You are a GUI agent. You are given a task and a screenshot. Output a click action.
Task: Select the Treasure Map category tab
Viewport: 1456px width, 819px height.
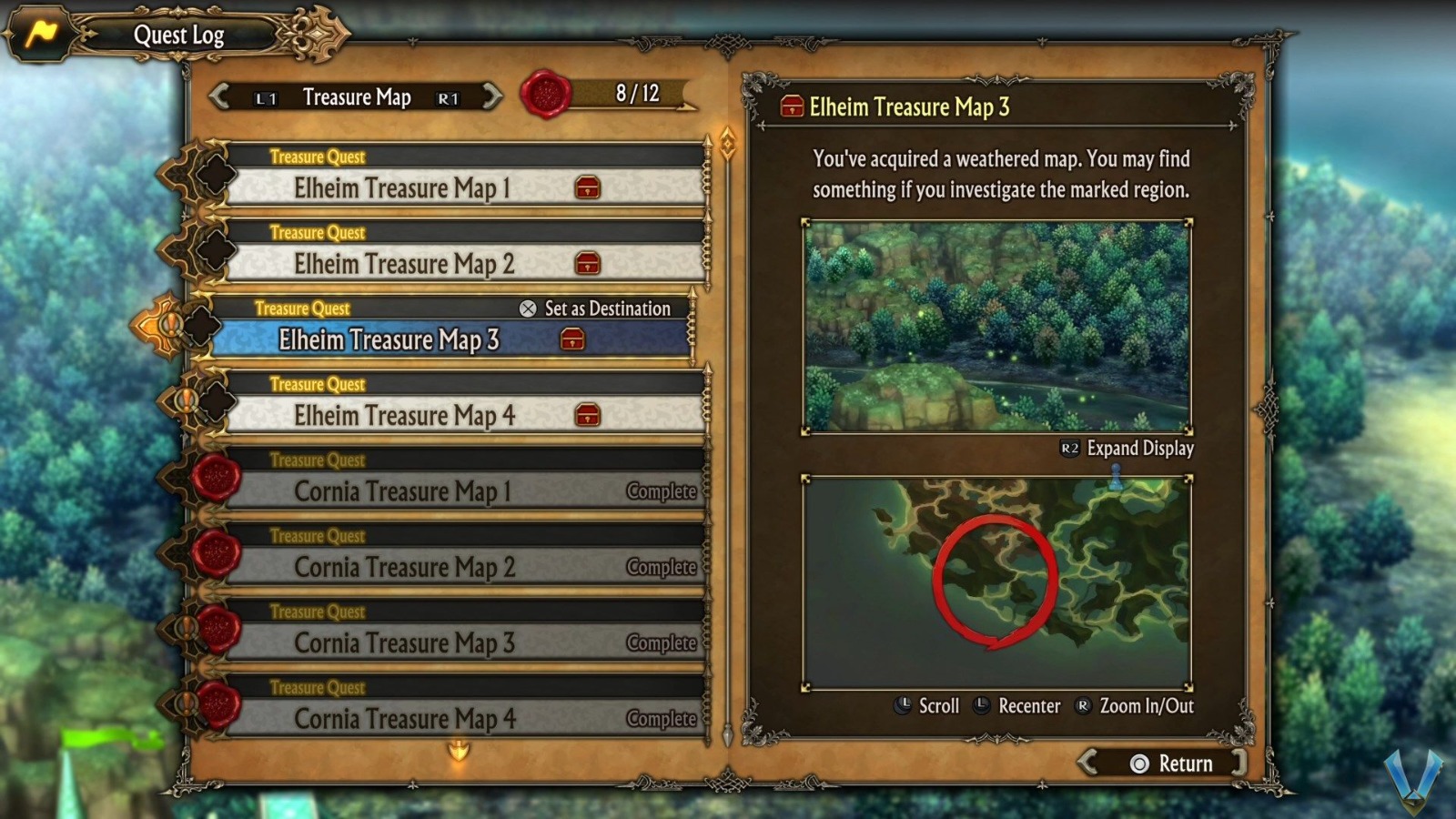pos(358,96)
